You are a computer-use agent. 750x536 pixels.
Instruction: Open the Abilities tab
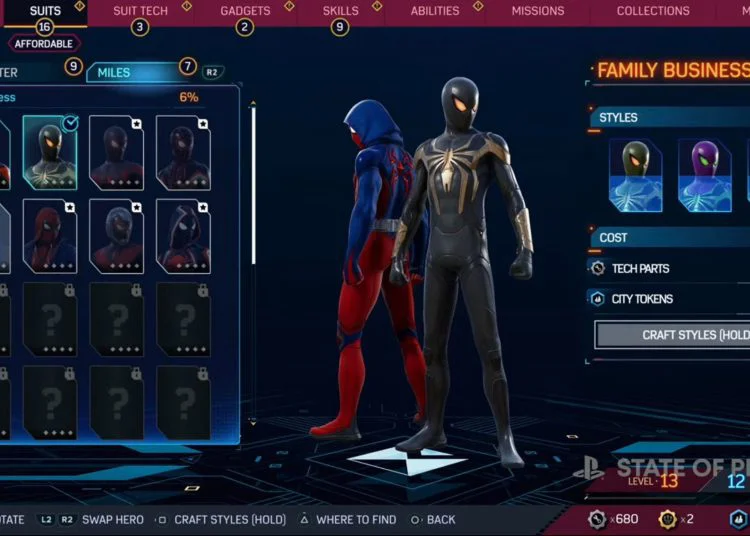(436, 11)
